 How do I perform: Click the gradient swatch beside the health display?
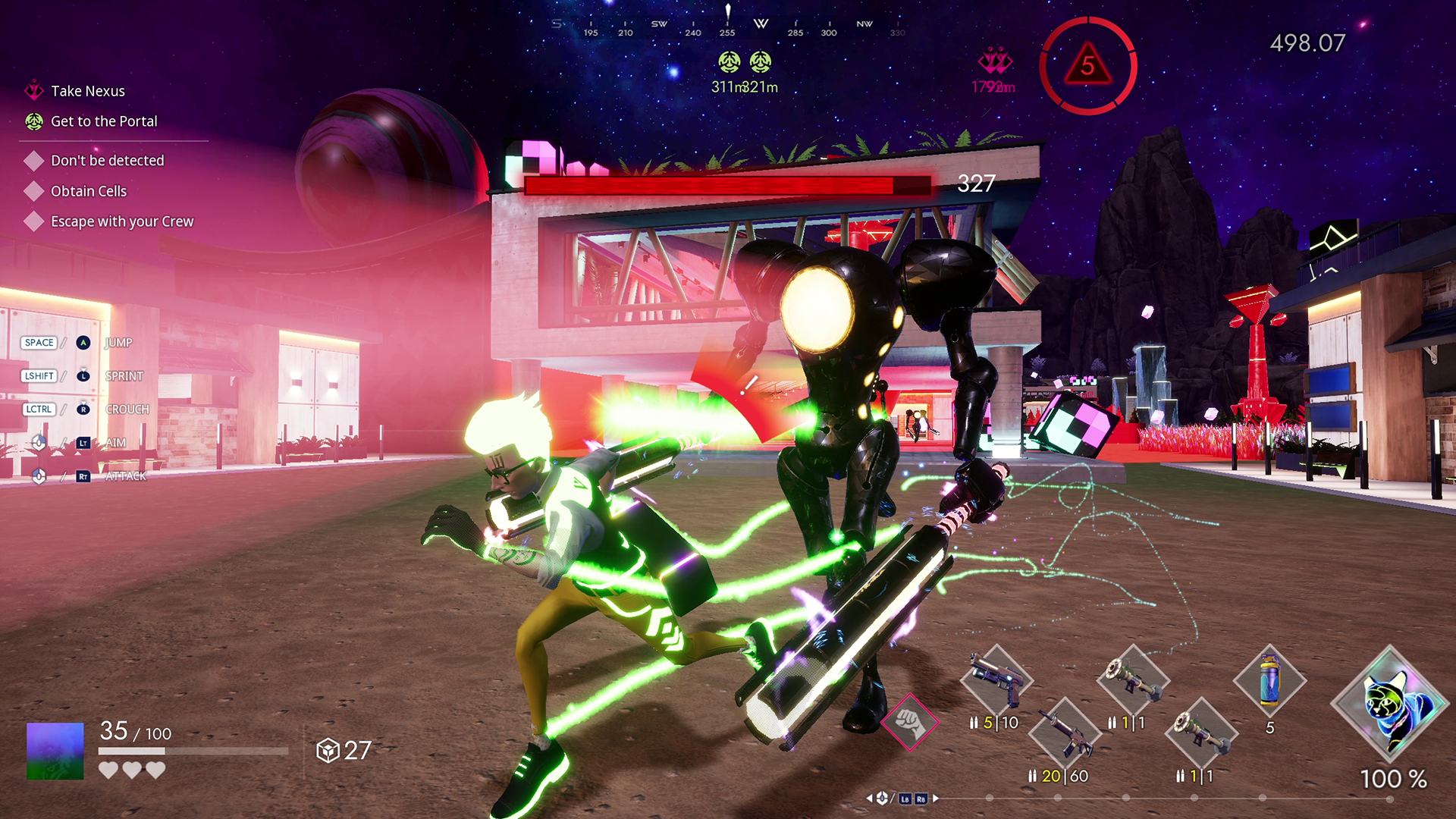(x=53, y=752)
